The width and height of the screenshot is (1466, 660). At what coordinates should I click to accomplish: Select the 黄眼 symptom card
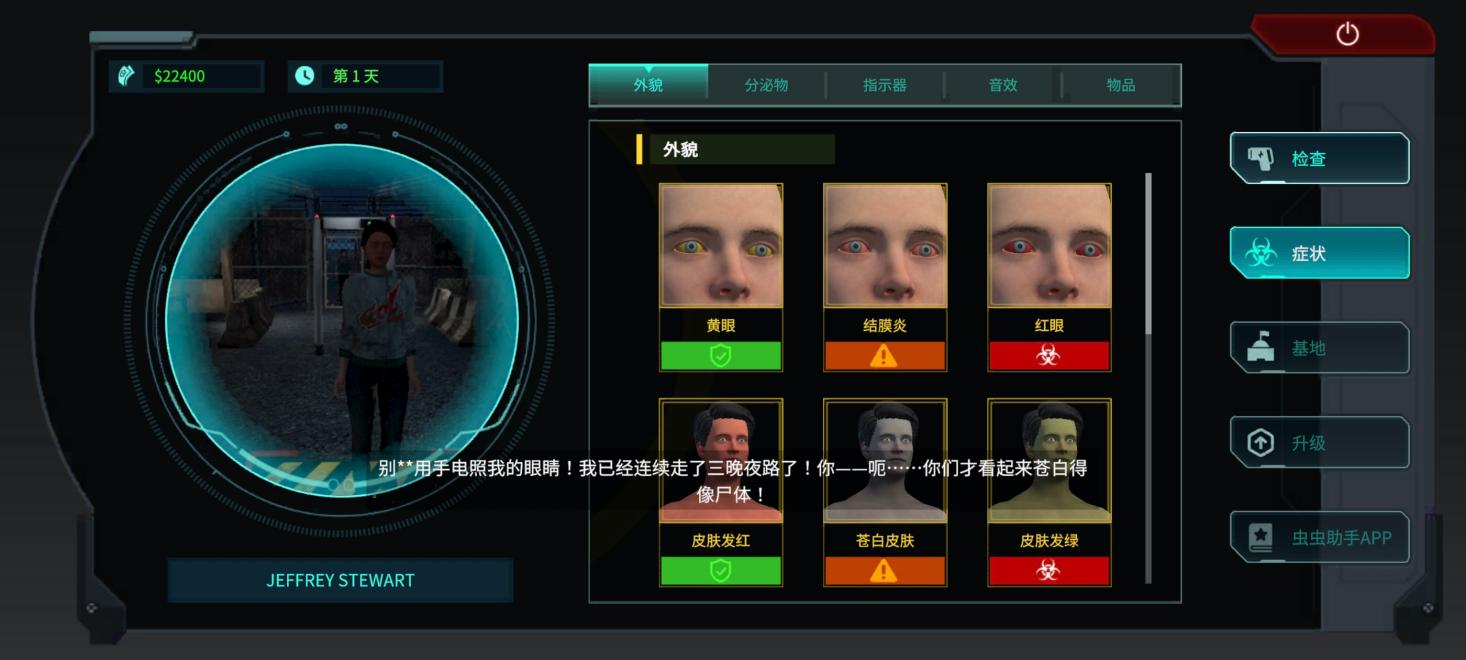tap(721, 277)
